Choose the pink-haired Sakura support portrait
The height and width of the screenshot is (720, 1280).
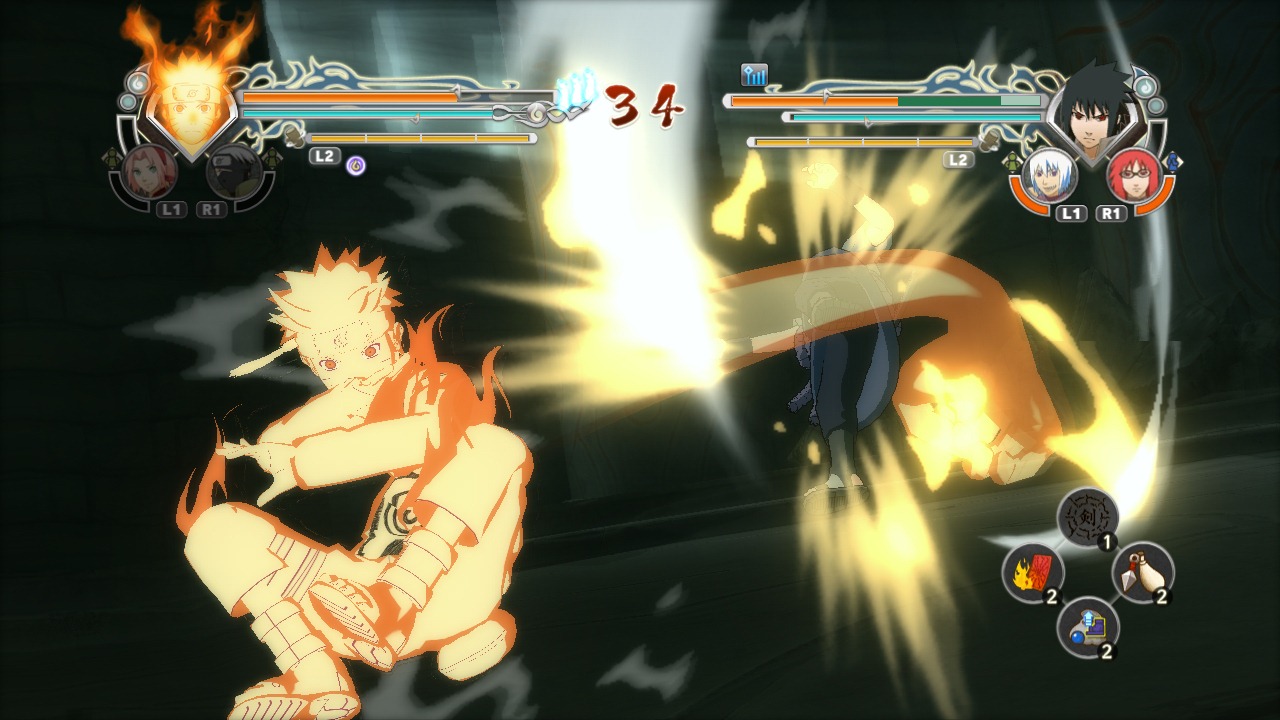[151, 173]
